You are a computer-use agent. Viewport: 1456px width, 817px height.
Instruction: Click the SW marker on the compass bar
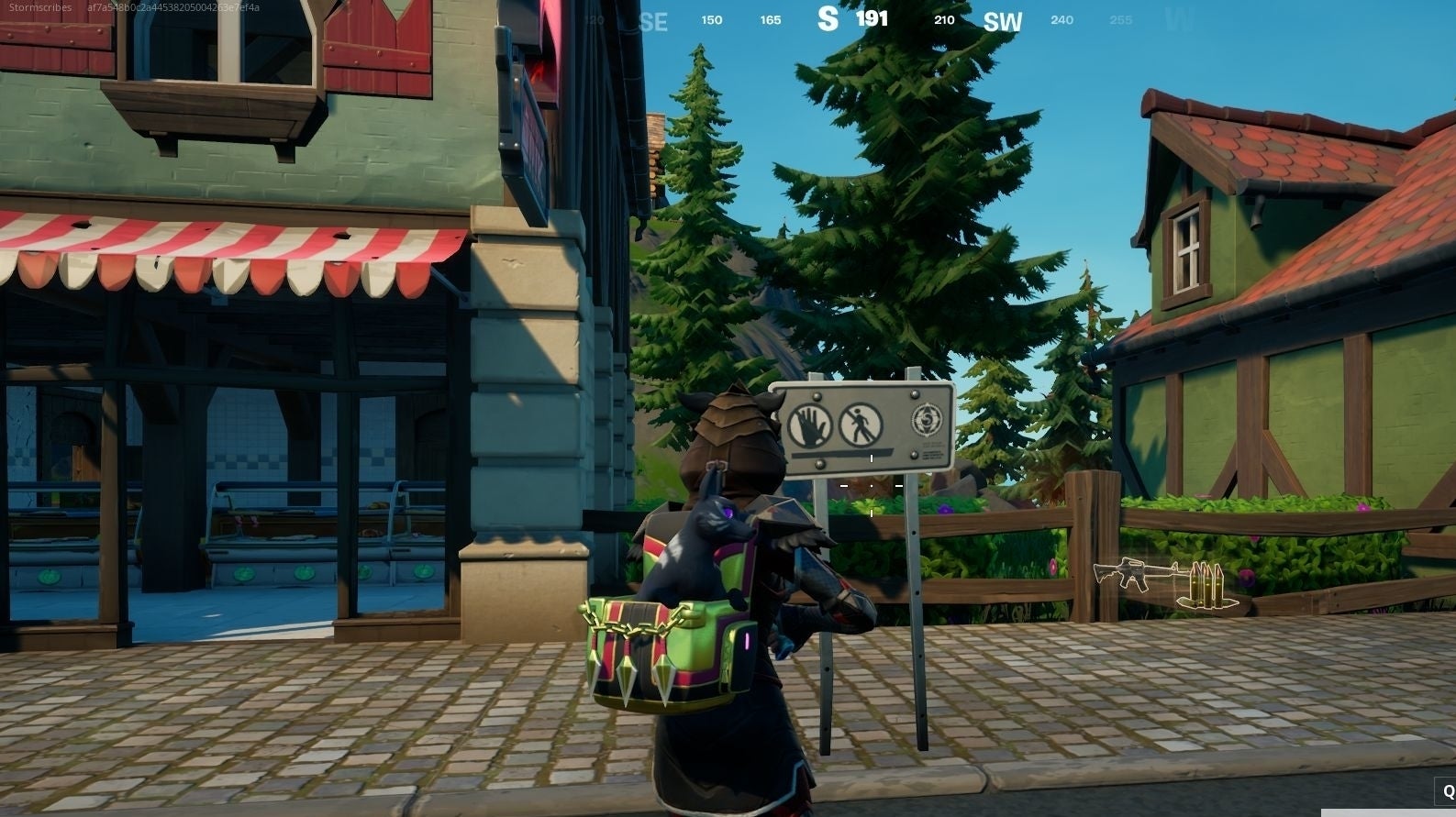pyautogui.click(x=1002, y=21)
